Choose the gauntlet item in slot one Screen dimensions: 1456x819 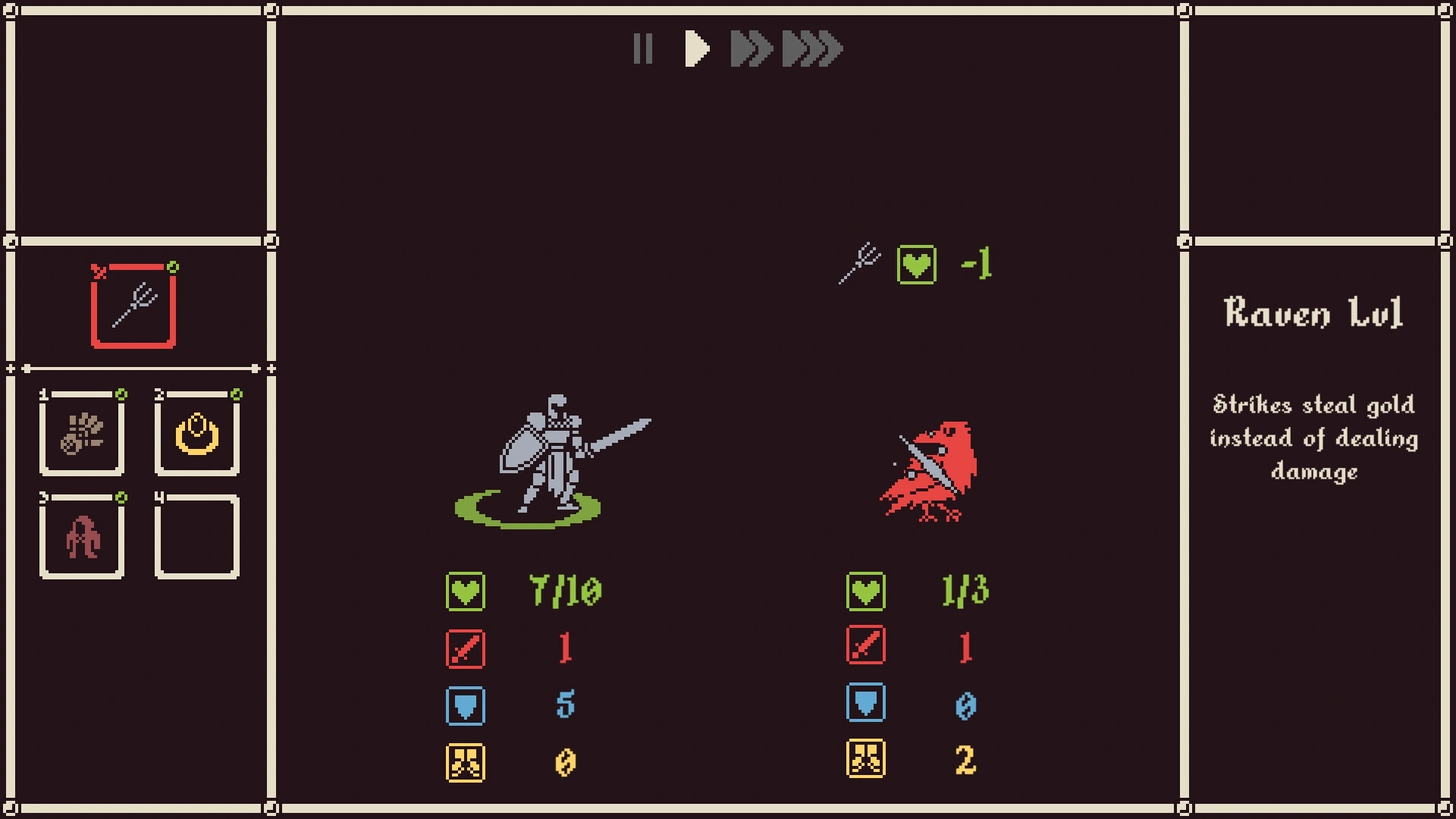pyautogui.click(x=82, y=434)
